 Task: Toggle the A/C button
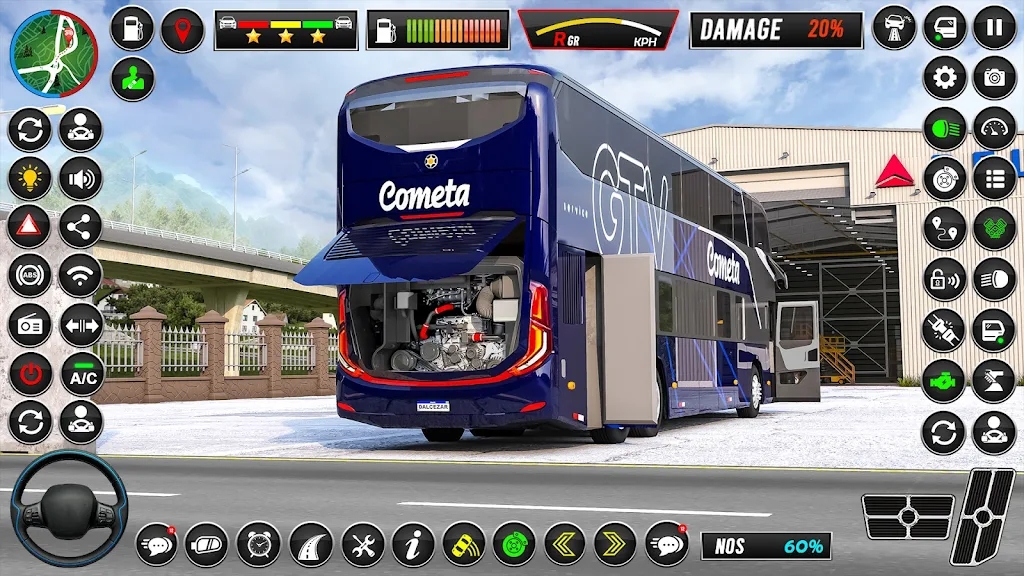pos(82,374)
